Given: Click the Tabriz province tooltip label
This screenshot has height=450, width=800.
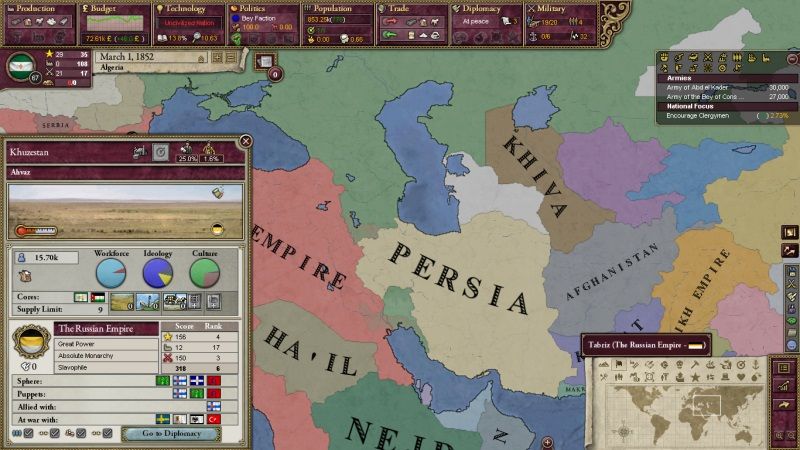Looking at the screenshot, I should coord(645,345).
